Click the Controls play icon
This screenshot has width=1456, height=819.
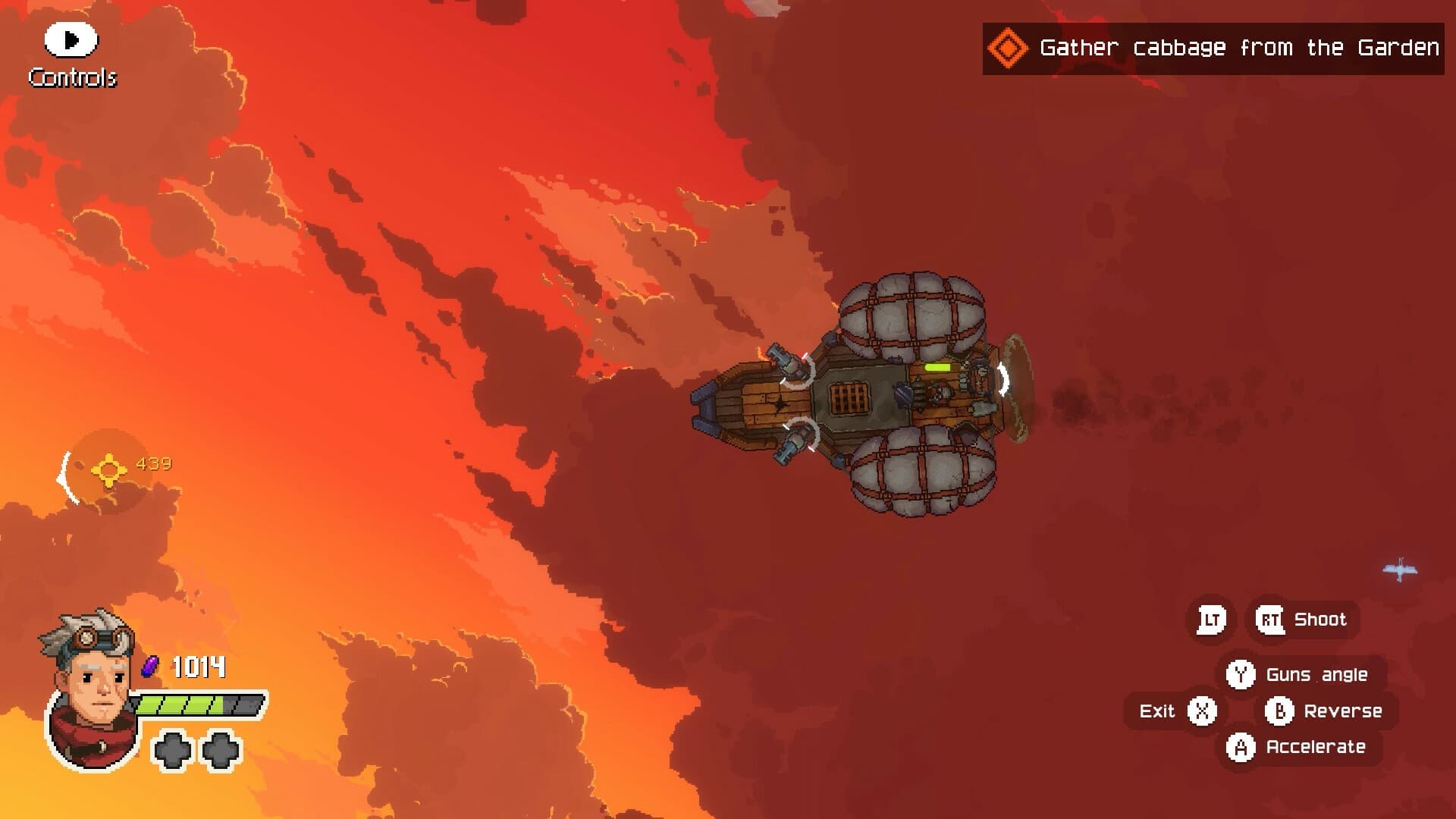tap(70, 39)
